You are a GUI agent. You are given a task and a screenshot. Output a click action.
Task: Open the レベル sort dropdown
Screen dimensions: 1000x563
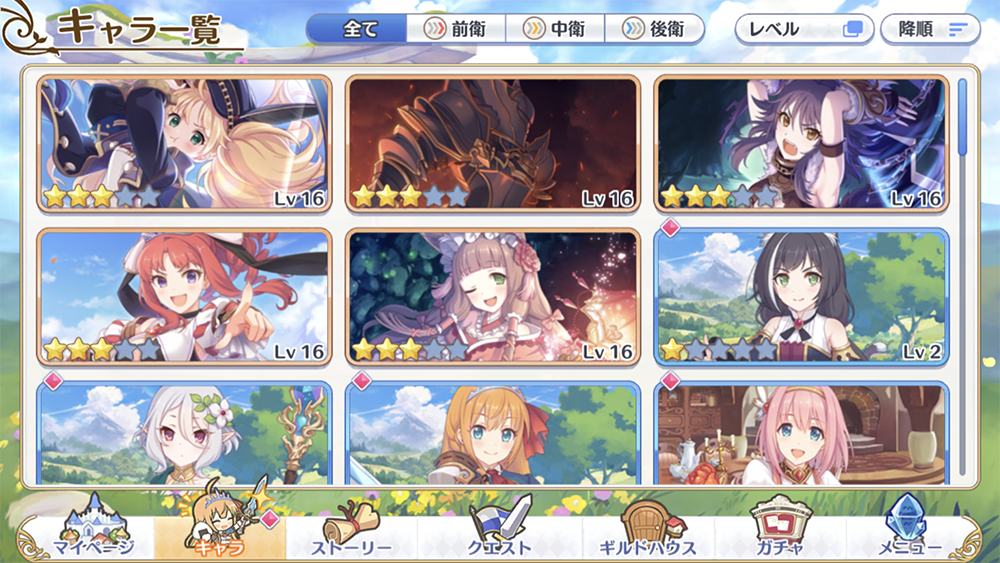[804, 29]
